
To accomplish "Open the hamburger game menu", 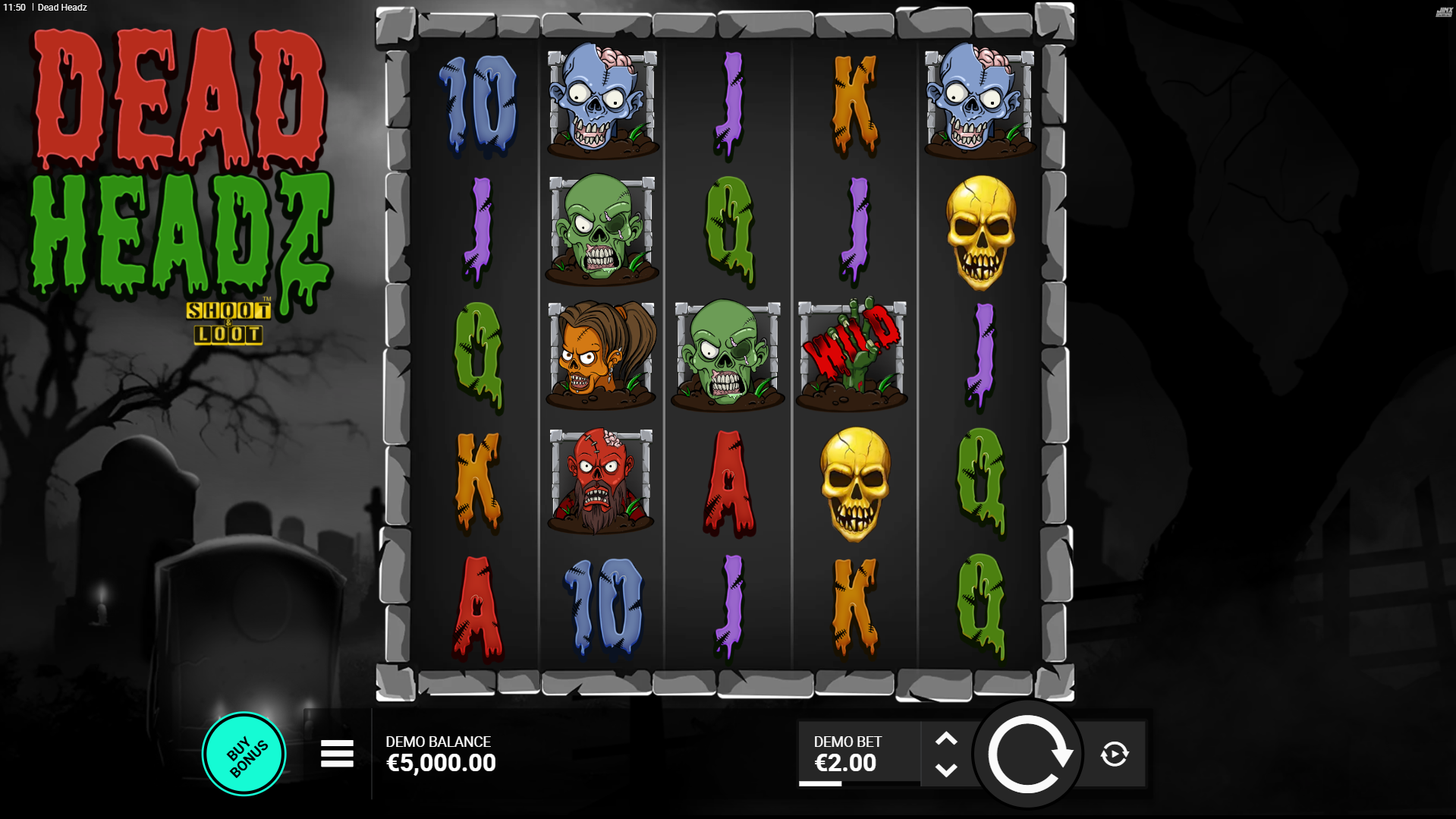I will click(337, 754).
